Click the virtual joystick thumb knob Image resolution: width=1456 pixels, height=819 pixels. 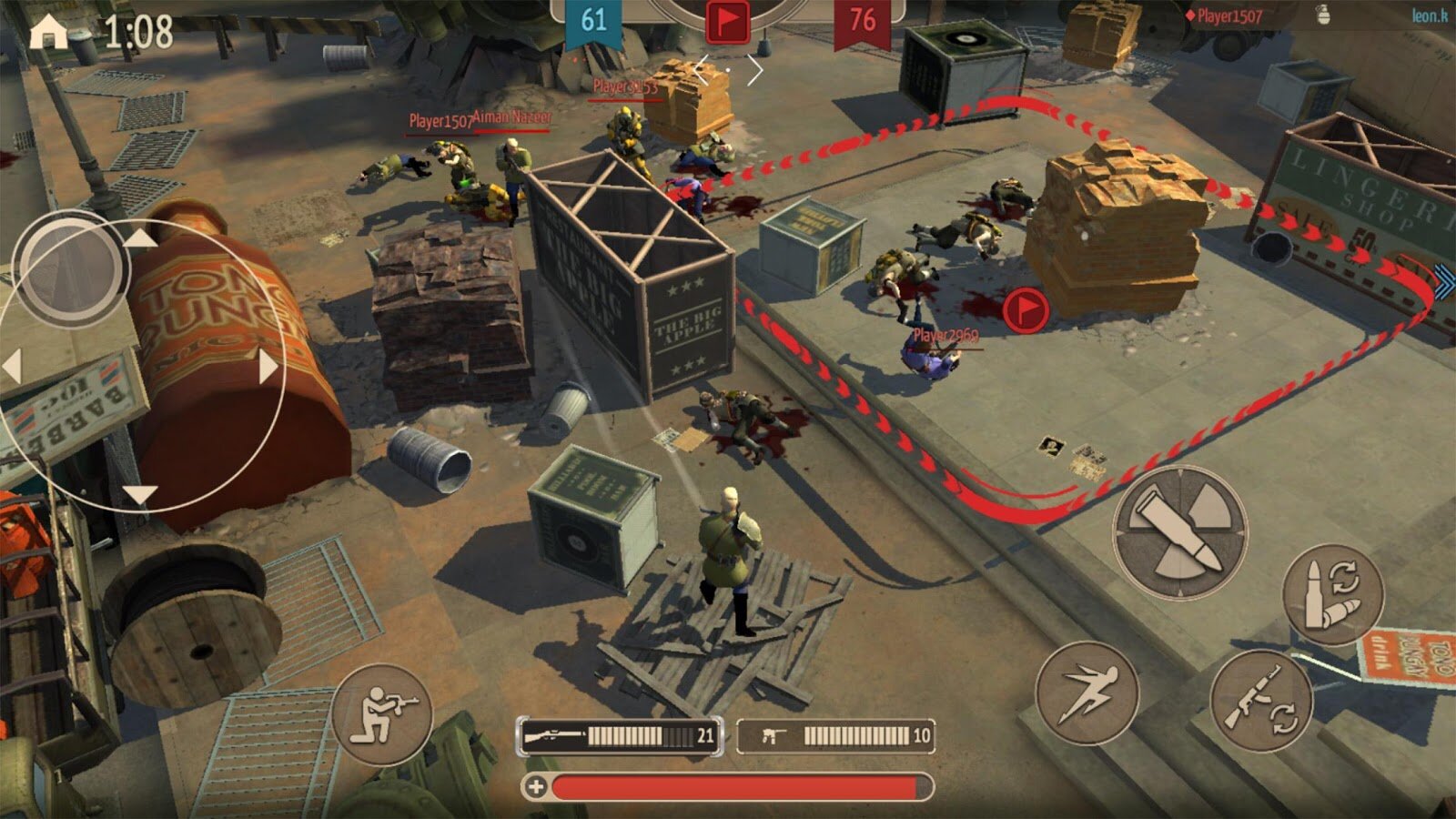click(x=71, y=268)
